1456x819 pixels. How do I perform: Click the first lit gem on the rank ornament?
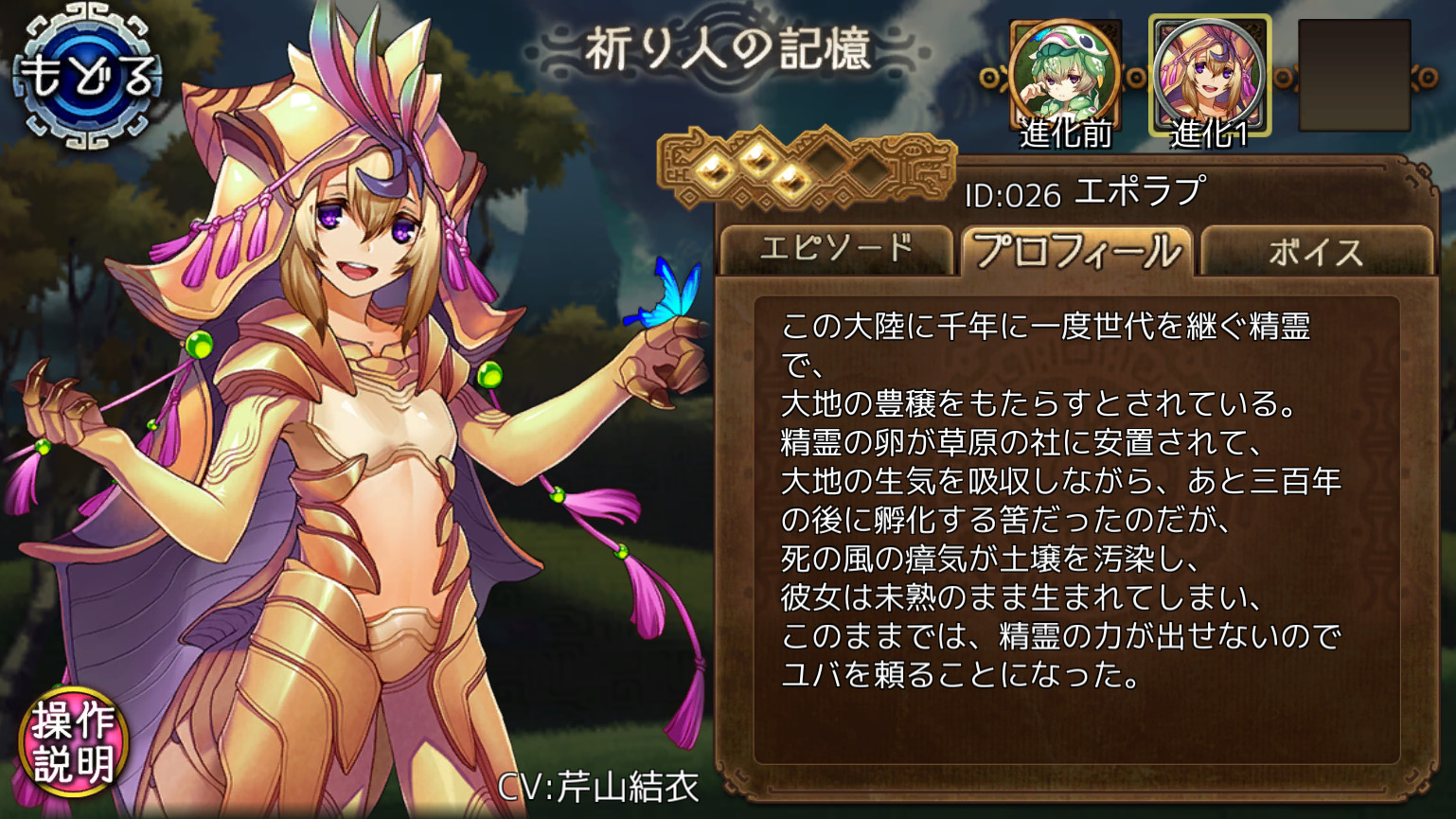click(713, 170)
